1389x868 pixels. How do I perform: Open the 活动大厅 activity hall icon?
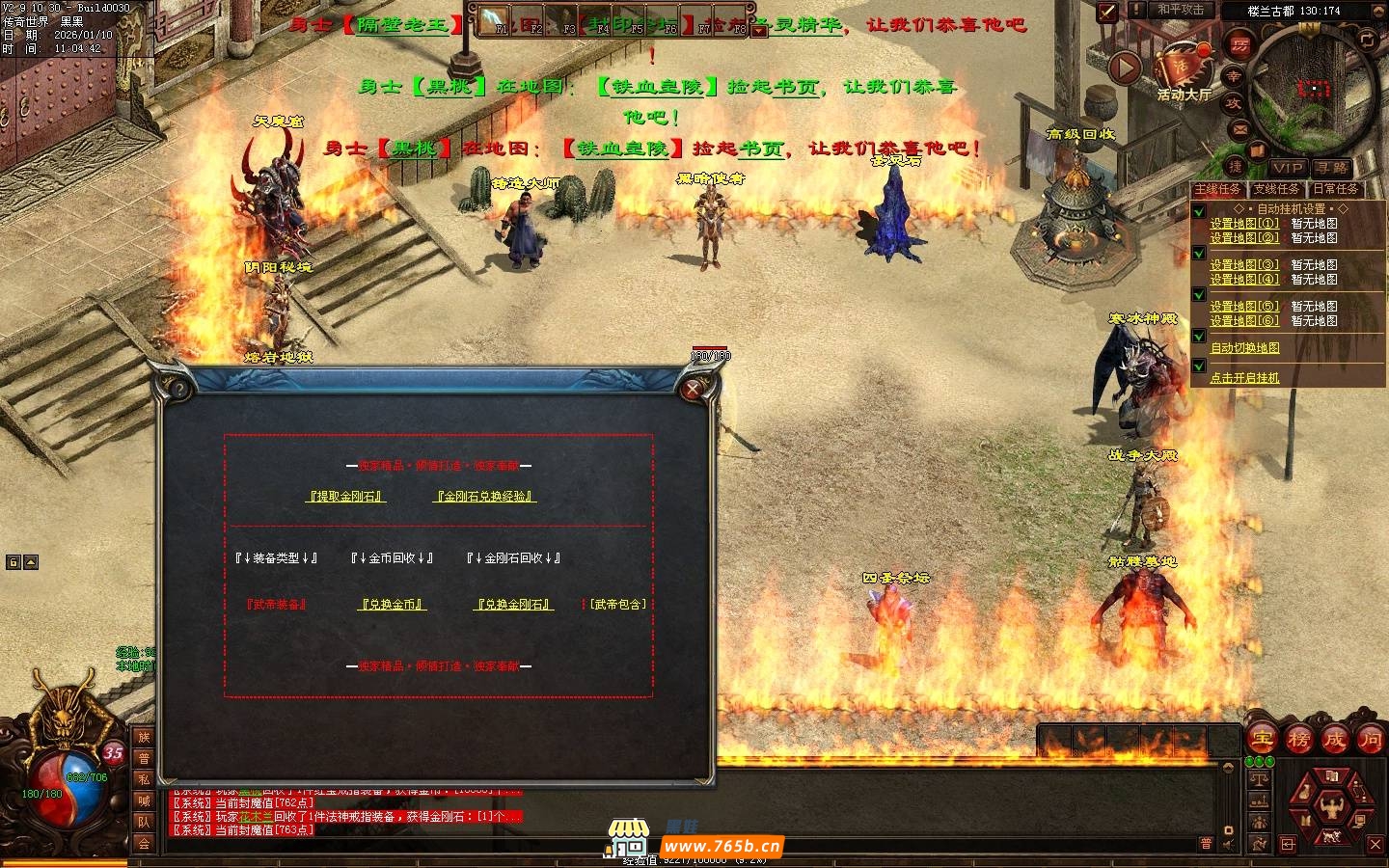coord(1183,68)
